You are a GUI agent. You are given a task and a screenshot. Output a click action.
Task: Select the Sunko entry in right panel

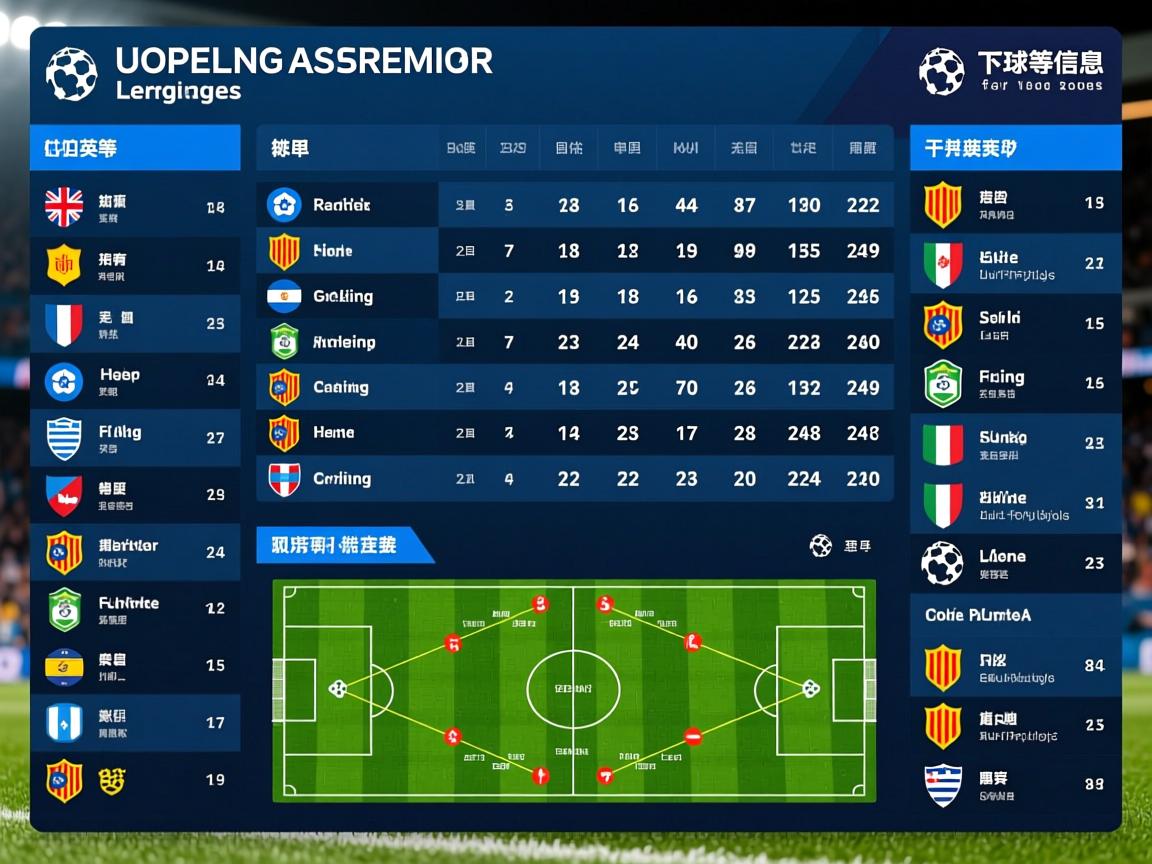point(1015,444)
